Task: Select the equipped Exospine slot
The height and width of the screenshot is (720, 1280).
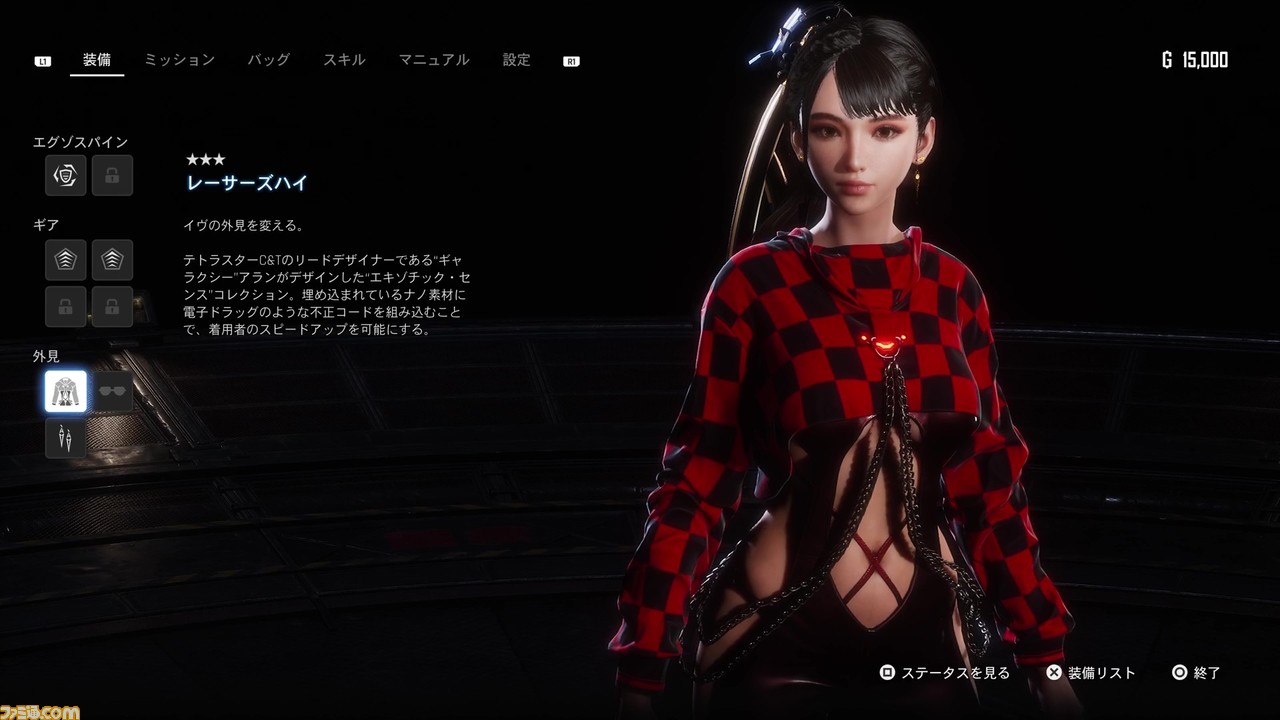Action: click(x=66, y=176)
